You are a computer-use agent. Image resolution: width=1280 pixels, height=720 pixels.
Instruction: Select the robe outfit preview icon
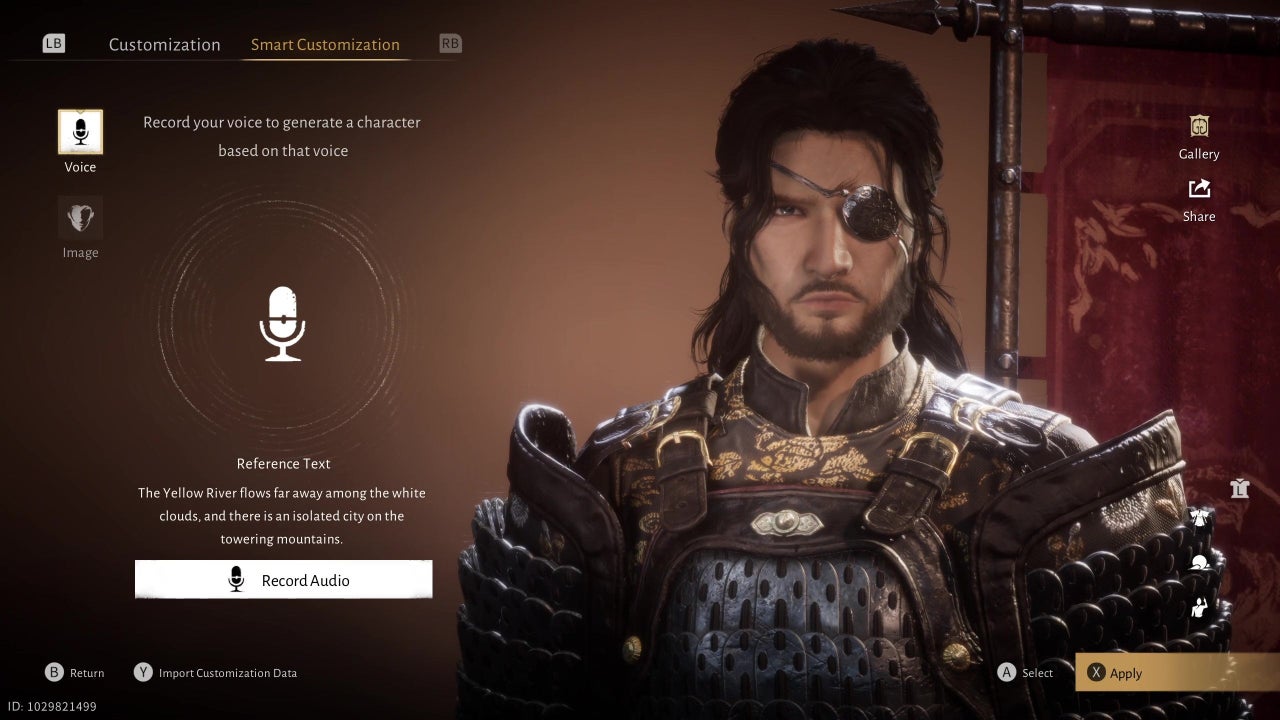point(1201,518)
